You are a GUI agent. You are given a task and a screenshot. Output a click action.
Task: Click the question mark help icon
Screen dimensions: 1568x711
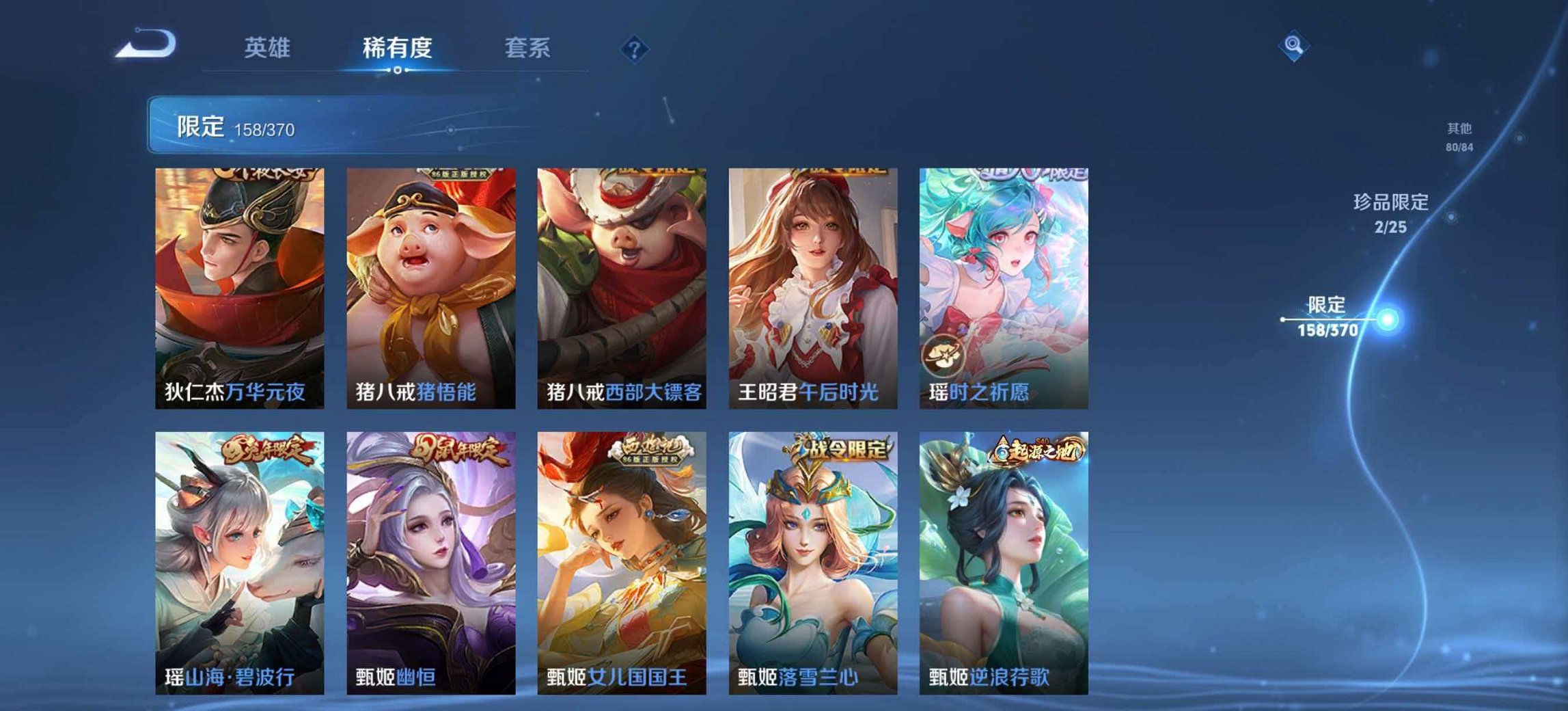pyautogui.click(x=635, y=48)
